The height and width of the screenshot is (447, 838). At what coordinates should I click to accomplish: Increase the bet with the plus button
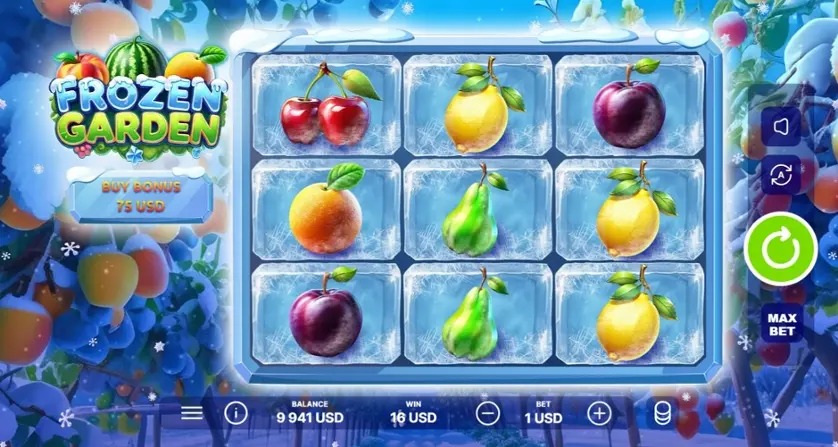tap(598, 412)
